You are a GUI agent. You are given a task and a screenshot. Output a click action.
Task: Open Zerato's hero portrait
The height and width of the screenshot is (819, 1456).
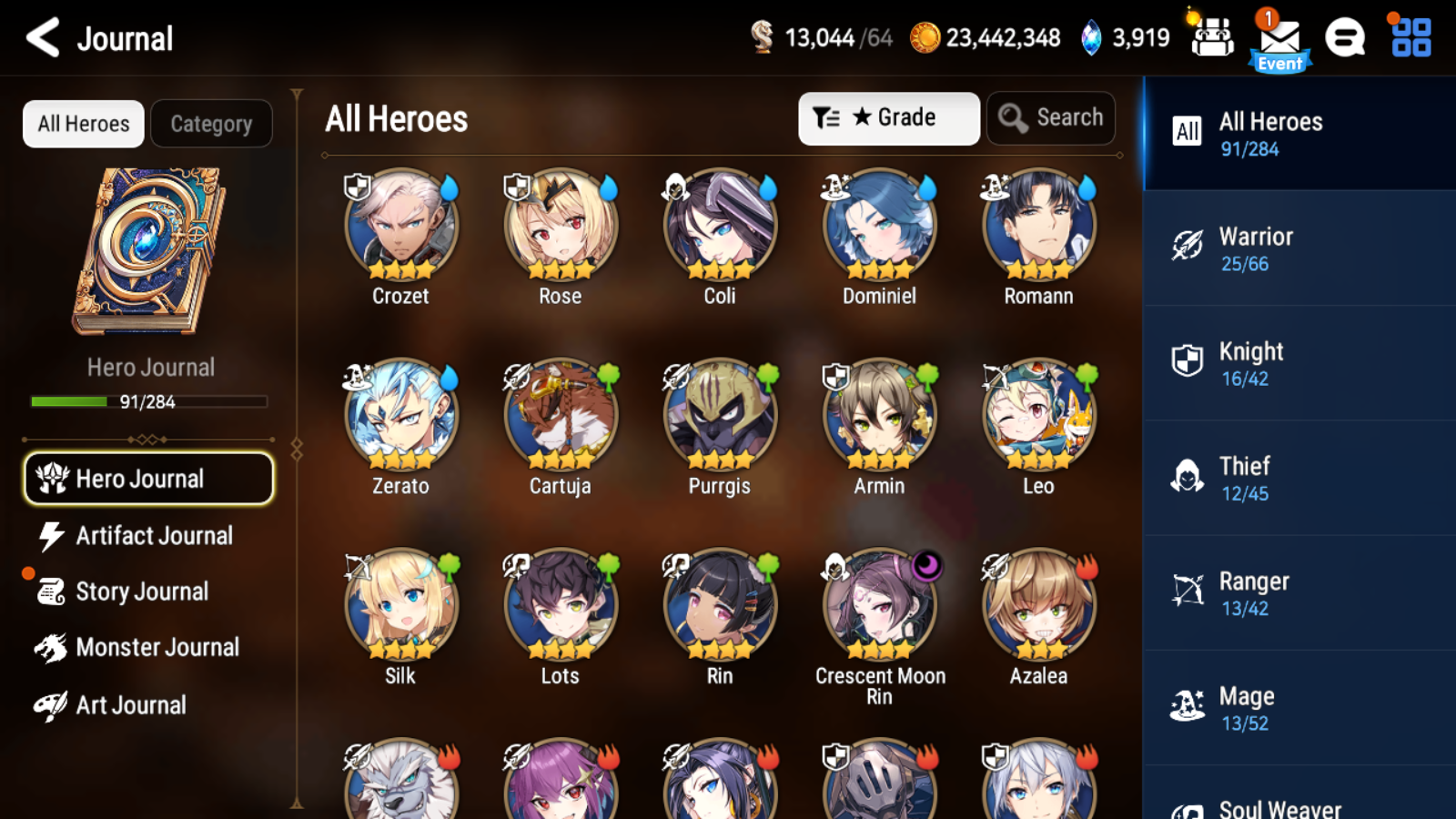click(x=400, y=414)
